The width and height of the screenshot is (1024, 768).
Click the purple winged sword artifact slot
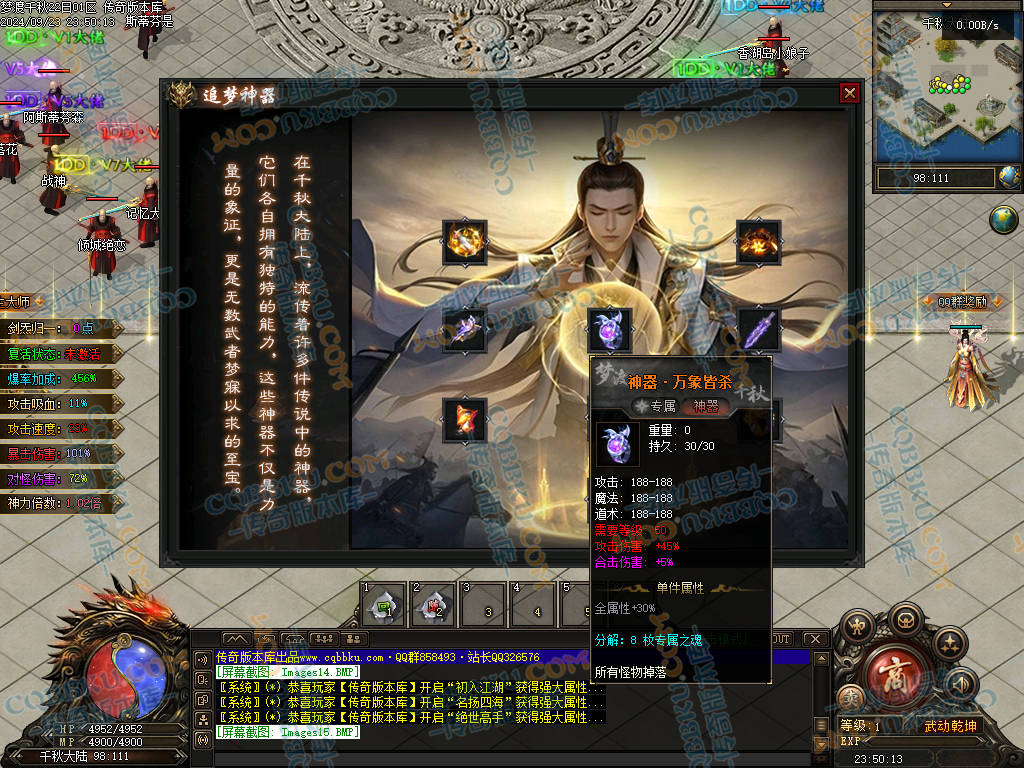465,329
